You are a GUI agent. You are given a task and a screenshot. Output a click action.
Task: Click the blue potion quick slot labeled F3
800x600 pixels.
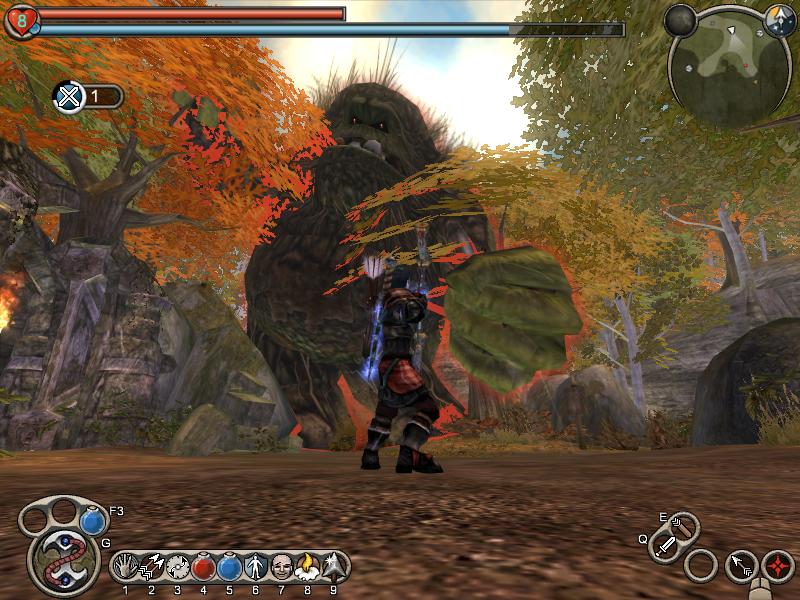93,521
